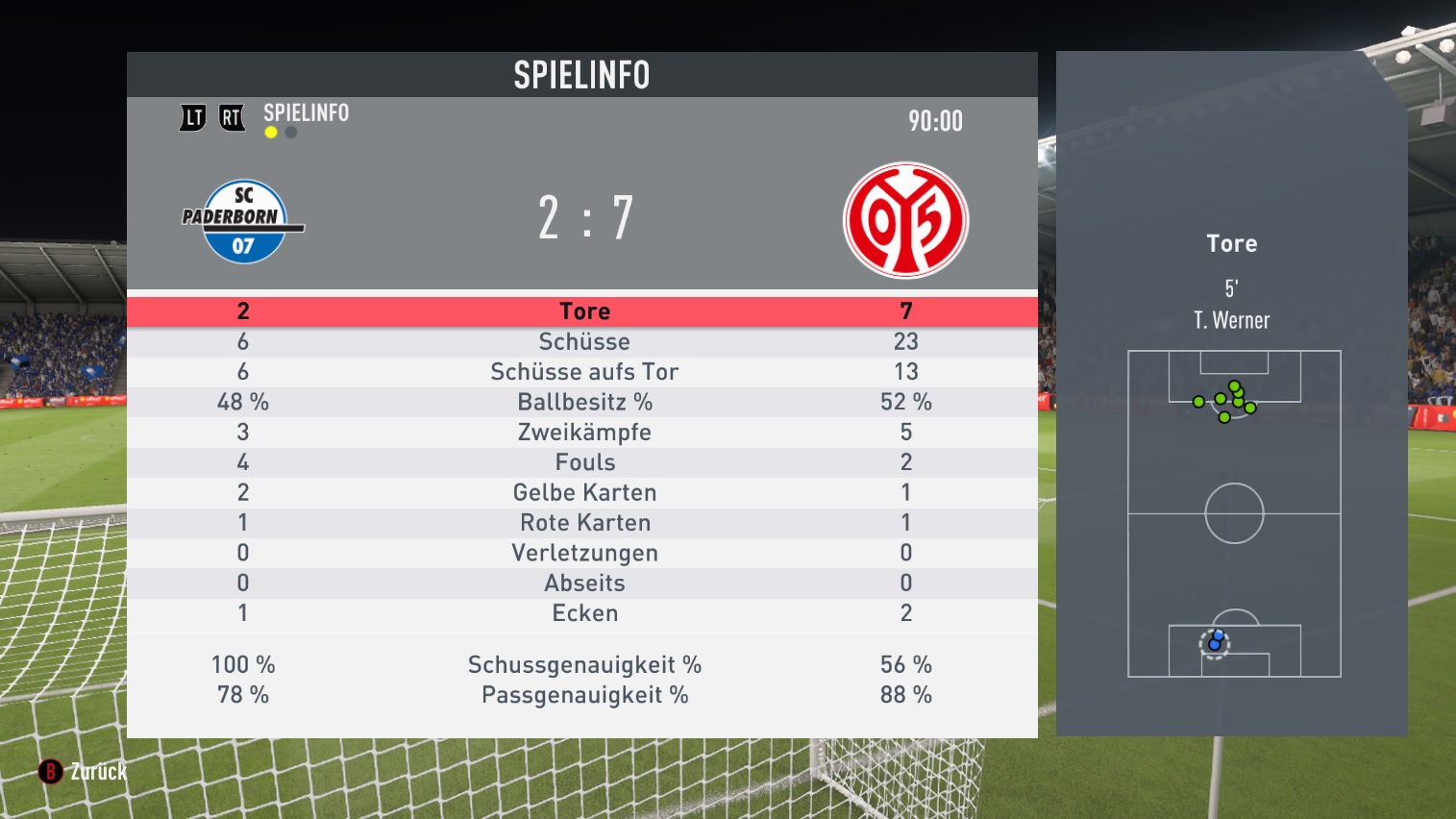This screenshot has width=1456, height=819.
Task: Select the Rote Karten row
Action: [x=583, y=523]
